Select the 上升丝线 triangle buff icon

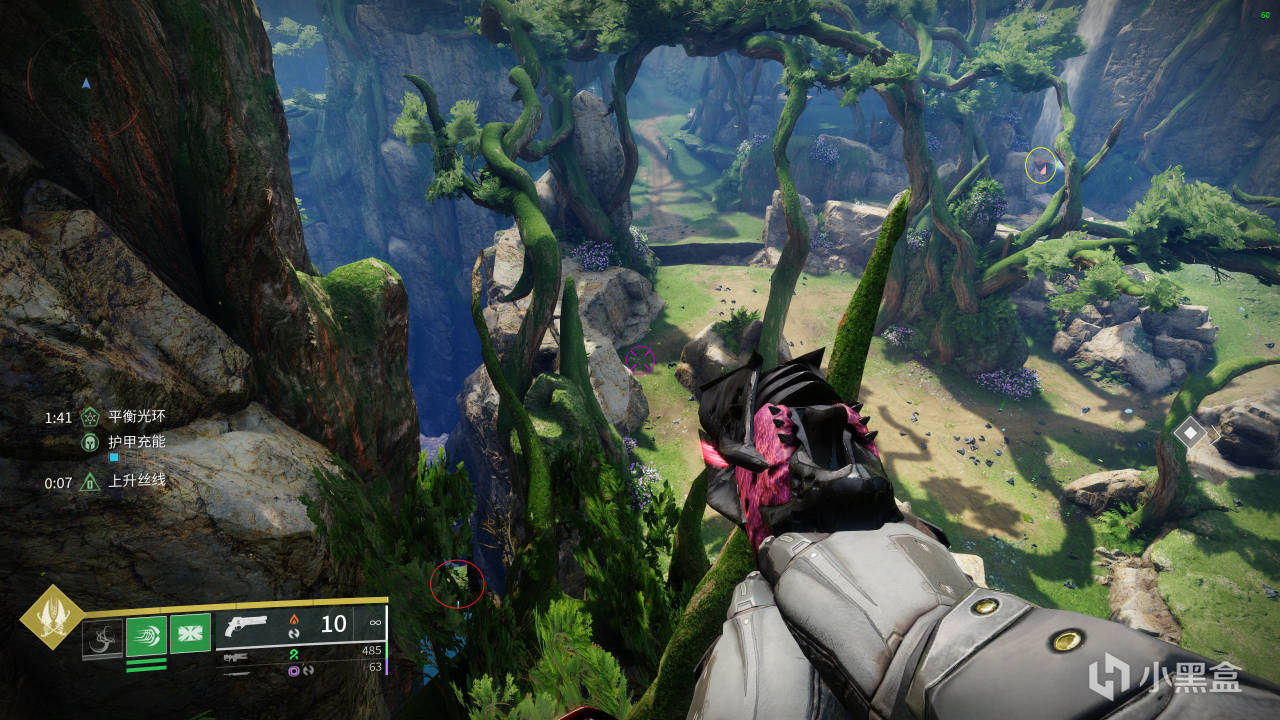pos(90,483)
